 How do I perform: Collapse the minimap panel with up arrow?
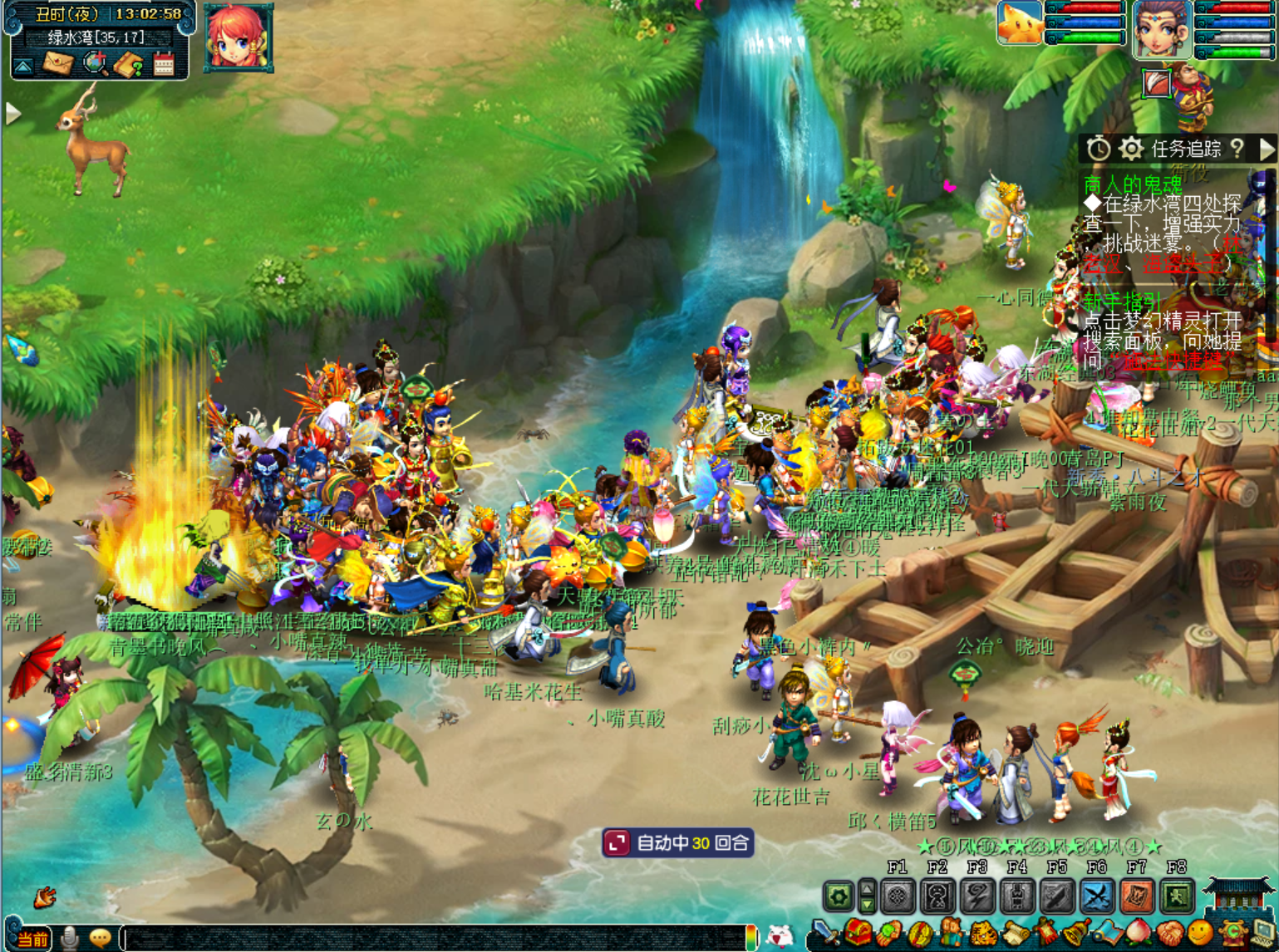23,66
